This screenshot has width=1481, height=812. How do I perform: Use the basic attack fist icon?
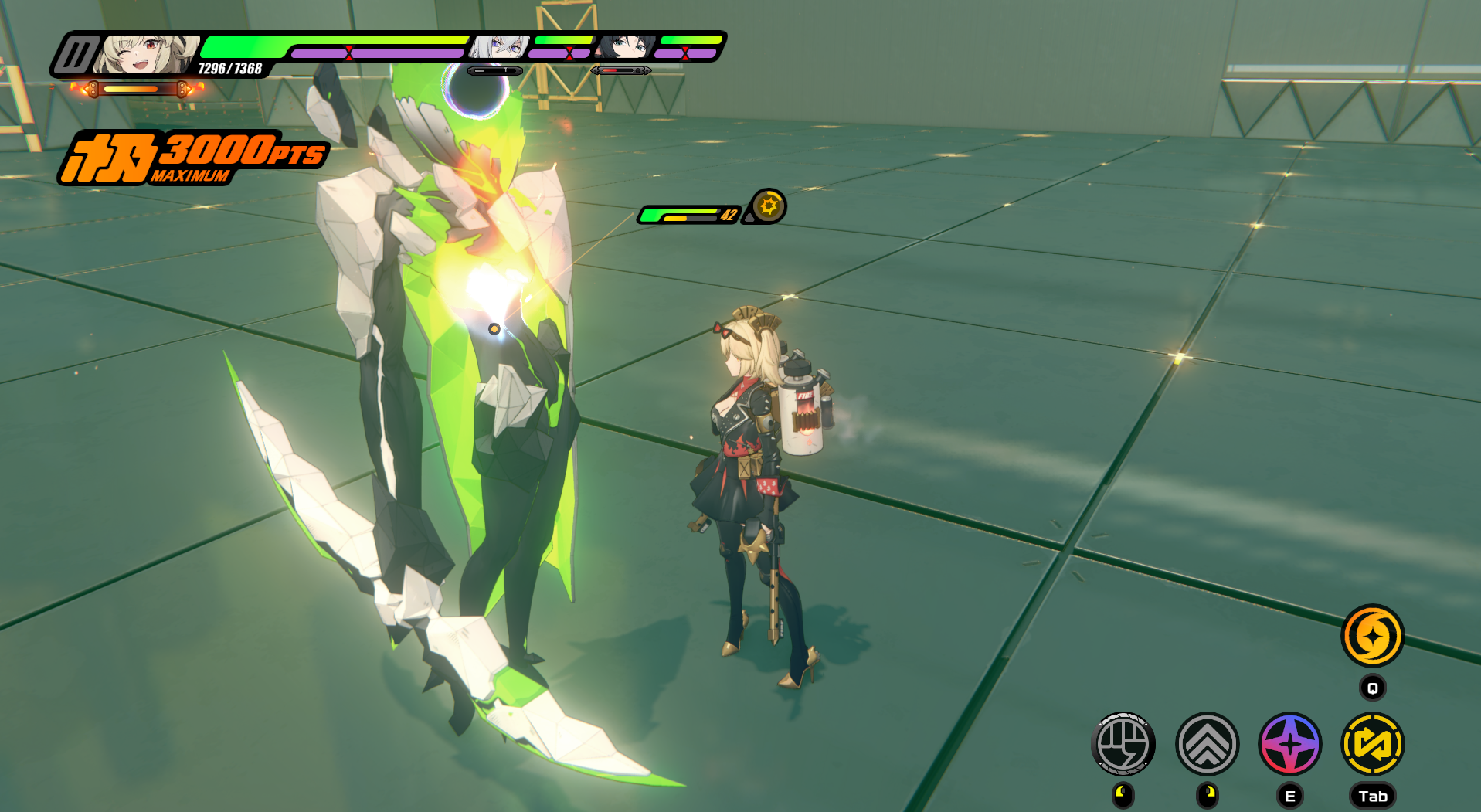(x=1123, y=744)
